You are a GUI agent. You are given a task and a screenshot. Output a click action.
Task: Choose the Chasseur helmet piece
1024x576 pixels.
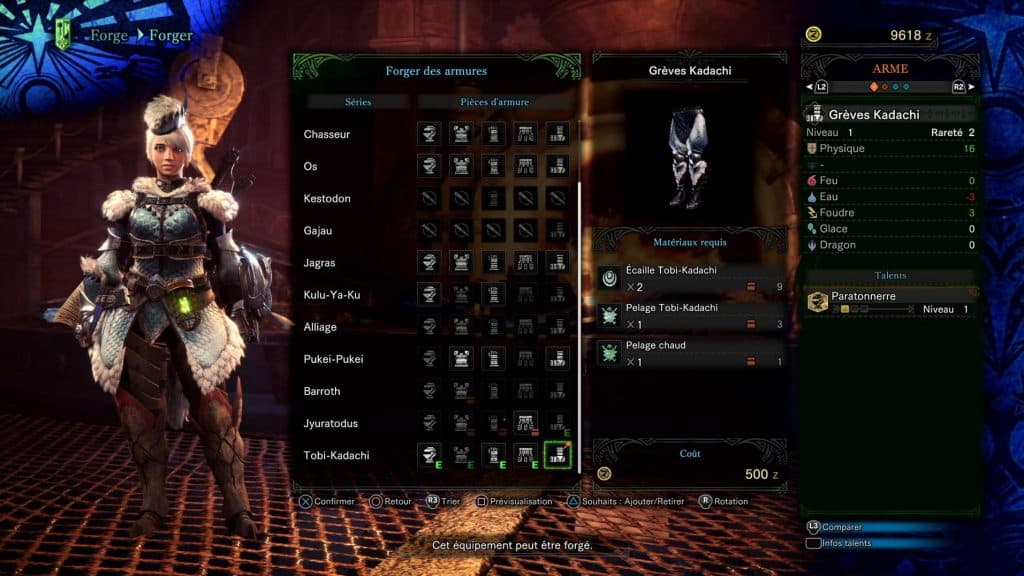[429, 134]
